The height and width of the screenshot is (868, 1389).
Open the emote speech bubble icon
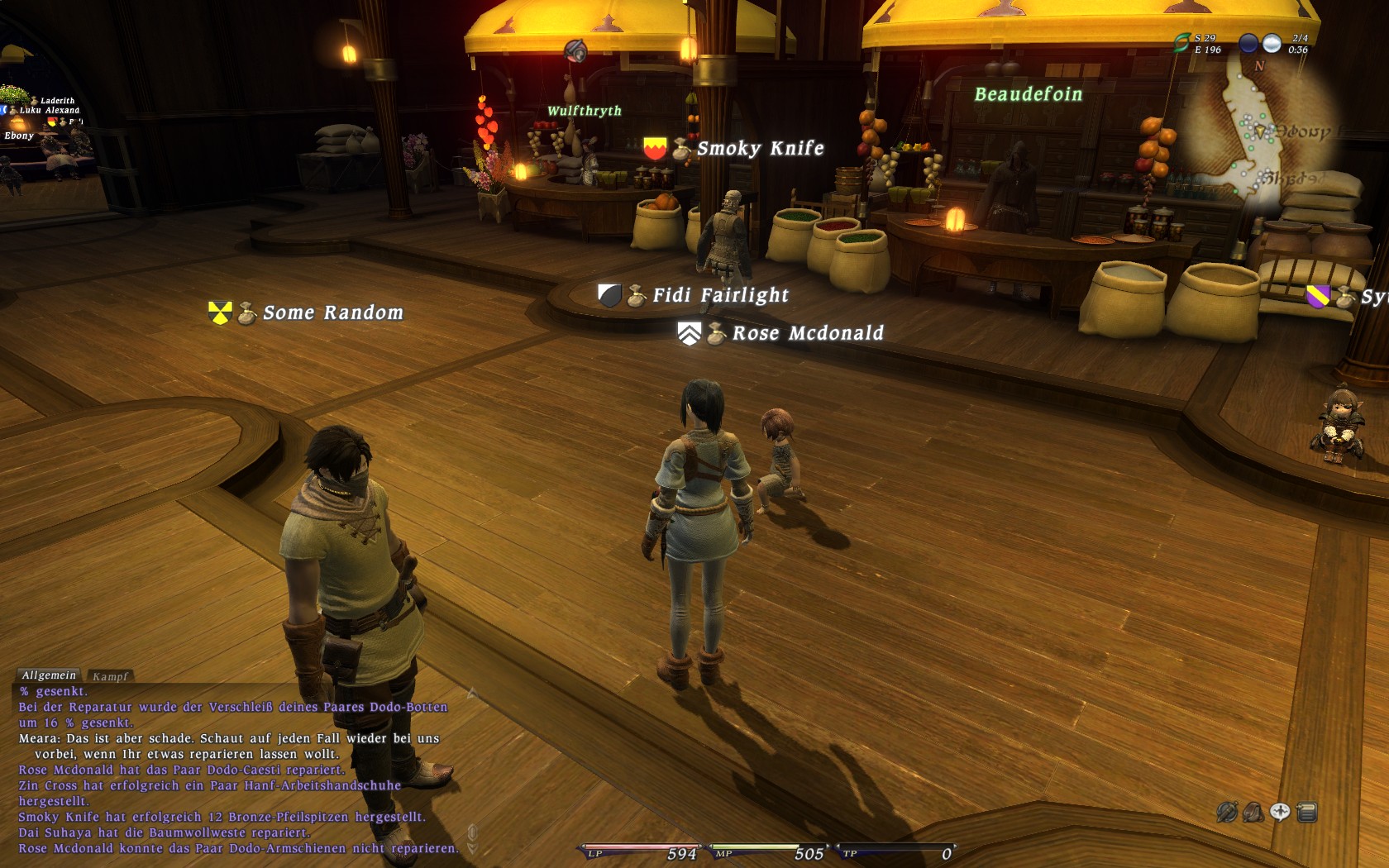pyautogui.click(x=1280, y=812)
